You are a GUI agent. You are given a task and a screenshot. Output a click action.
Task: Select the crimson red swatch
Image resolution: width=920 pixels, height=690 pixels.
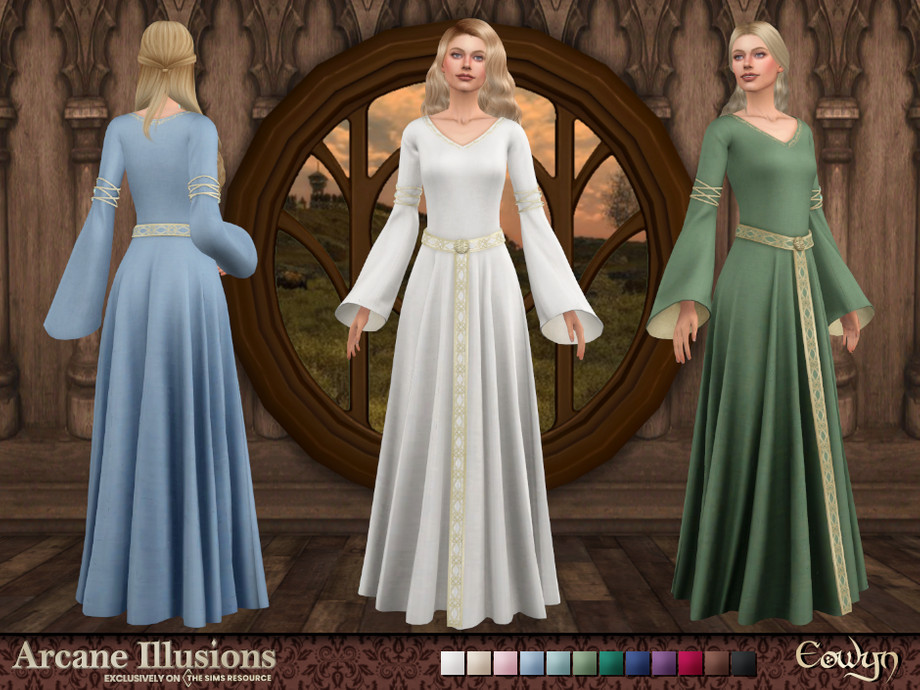coord(690,664)
